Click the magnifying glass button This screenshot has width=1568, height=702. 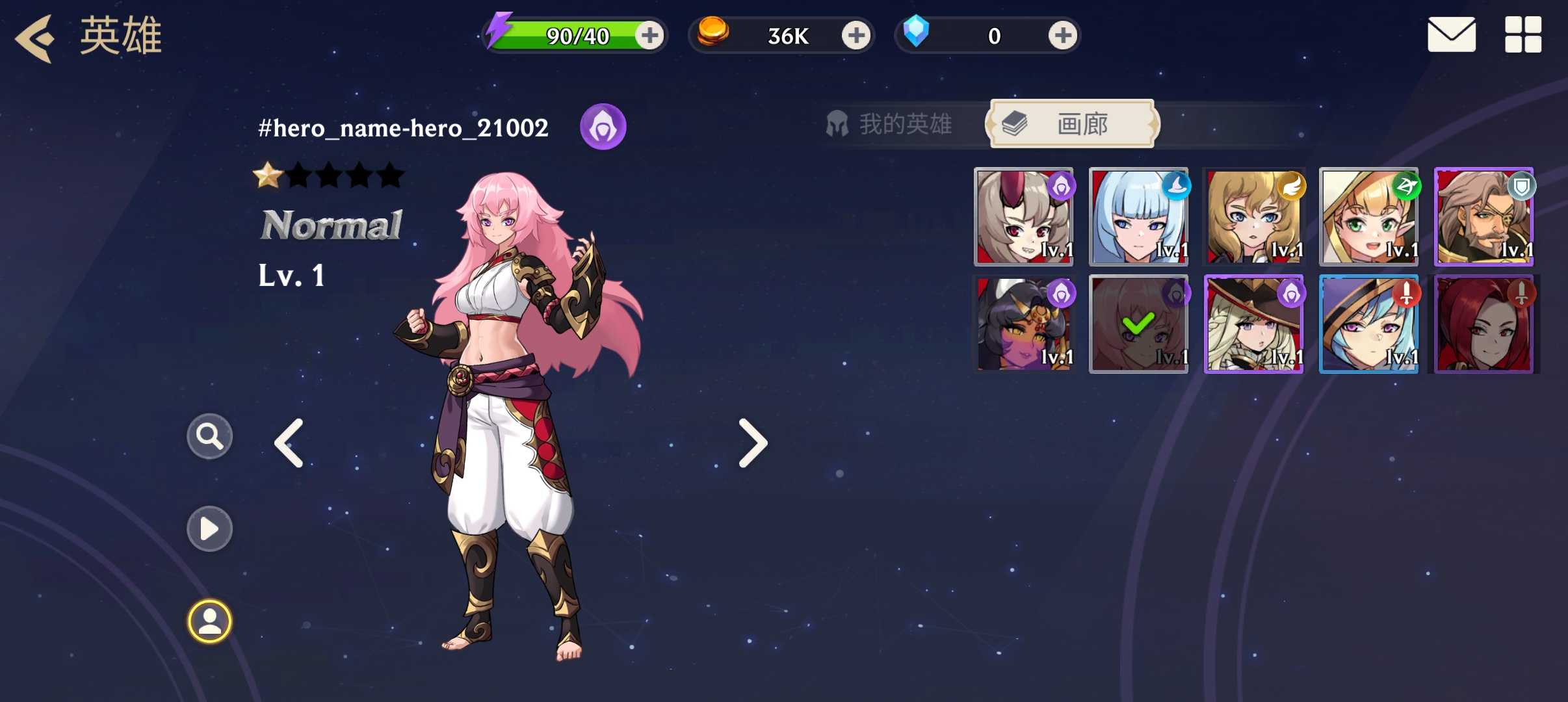209,436
